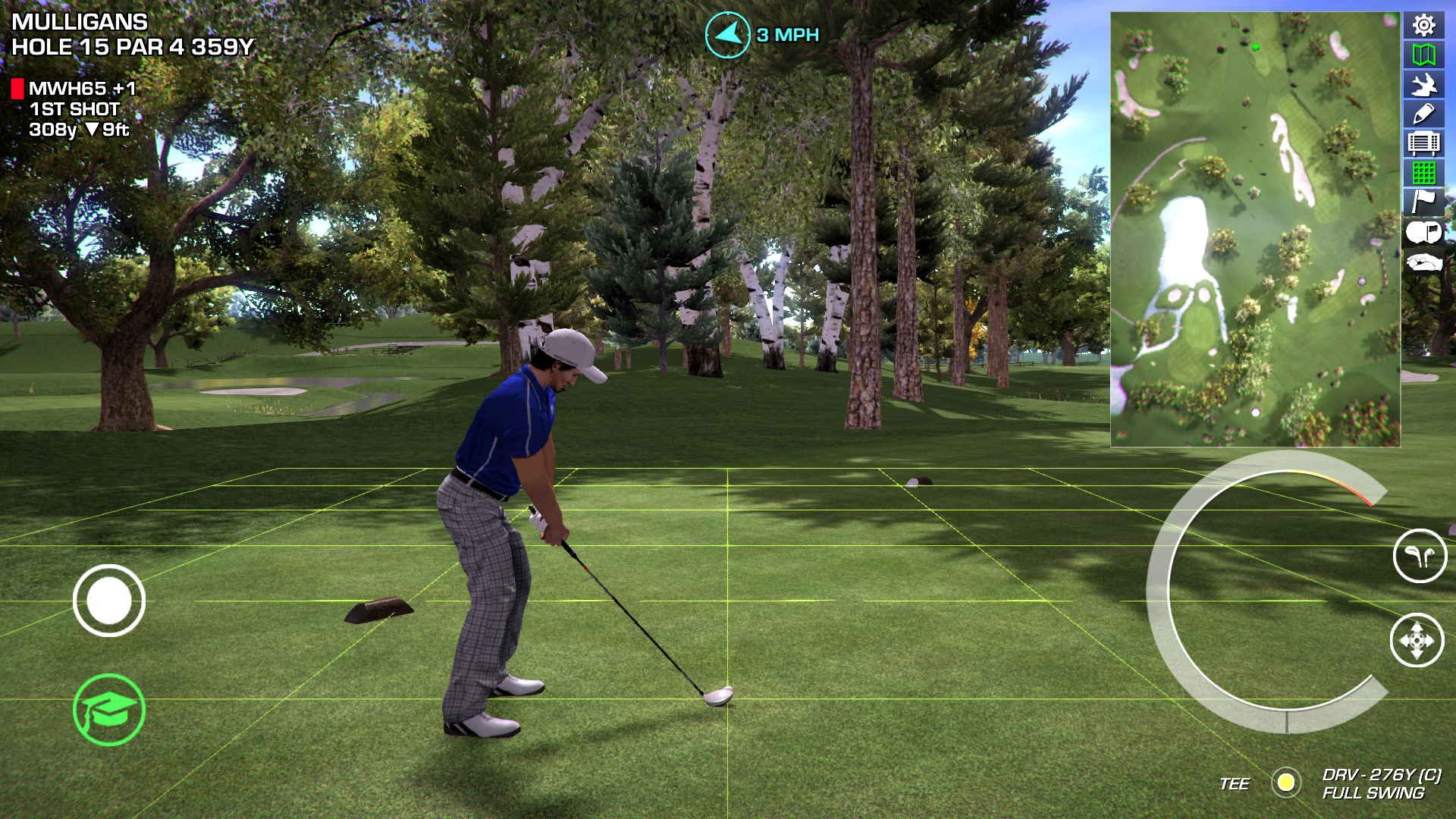
Task: Open the golf club selection button
Action: click(x=1420, y=556)
